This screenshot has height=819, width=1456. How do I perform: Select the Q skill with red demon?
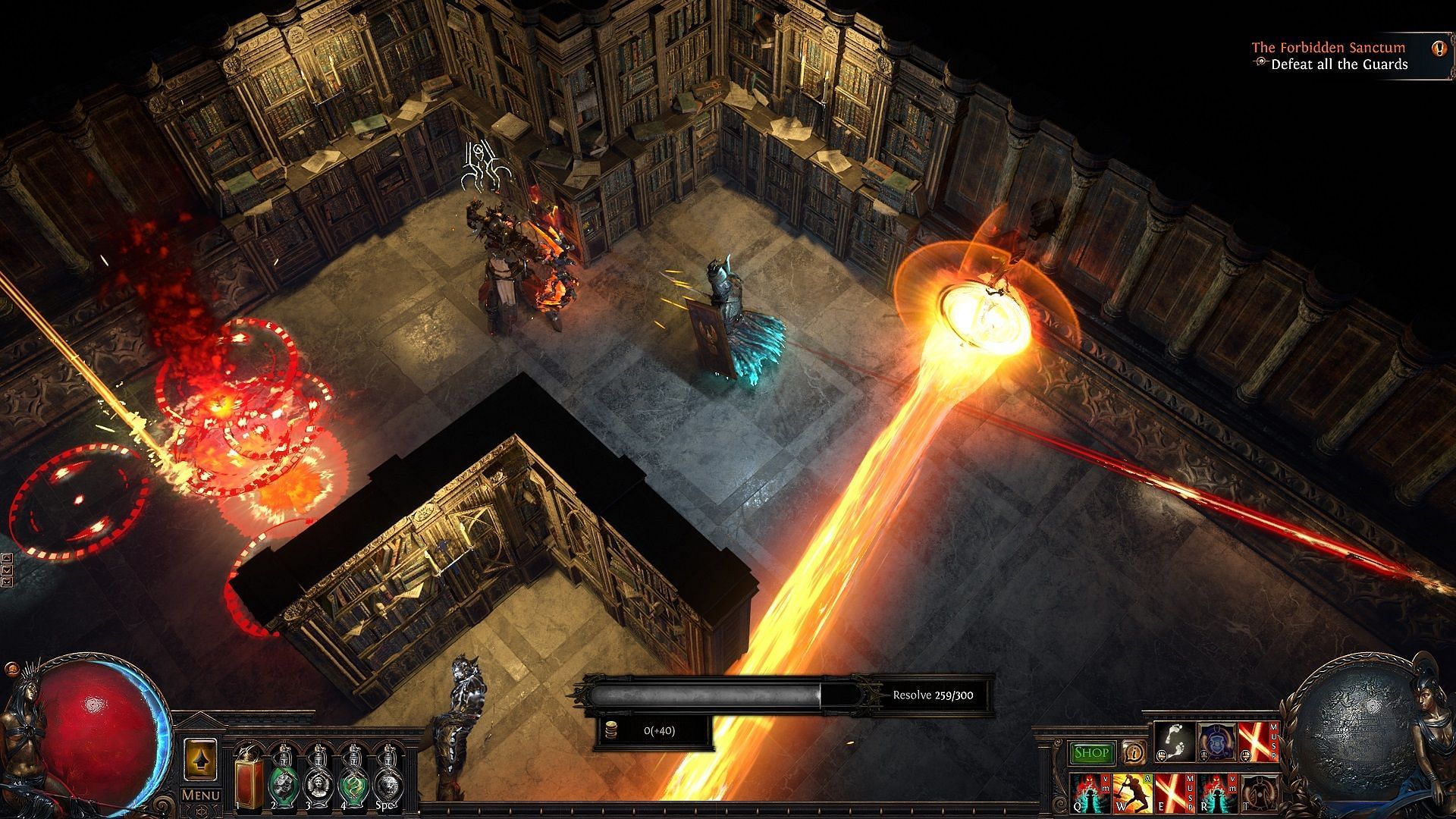coord(1090,791)
